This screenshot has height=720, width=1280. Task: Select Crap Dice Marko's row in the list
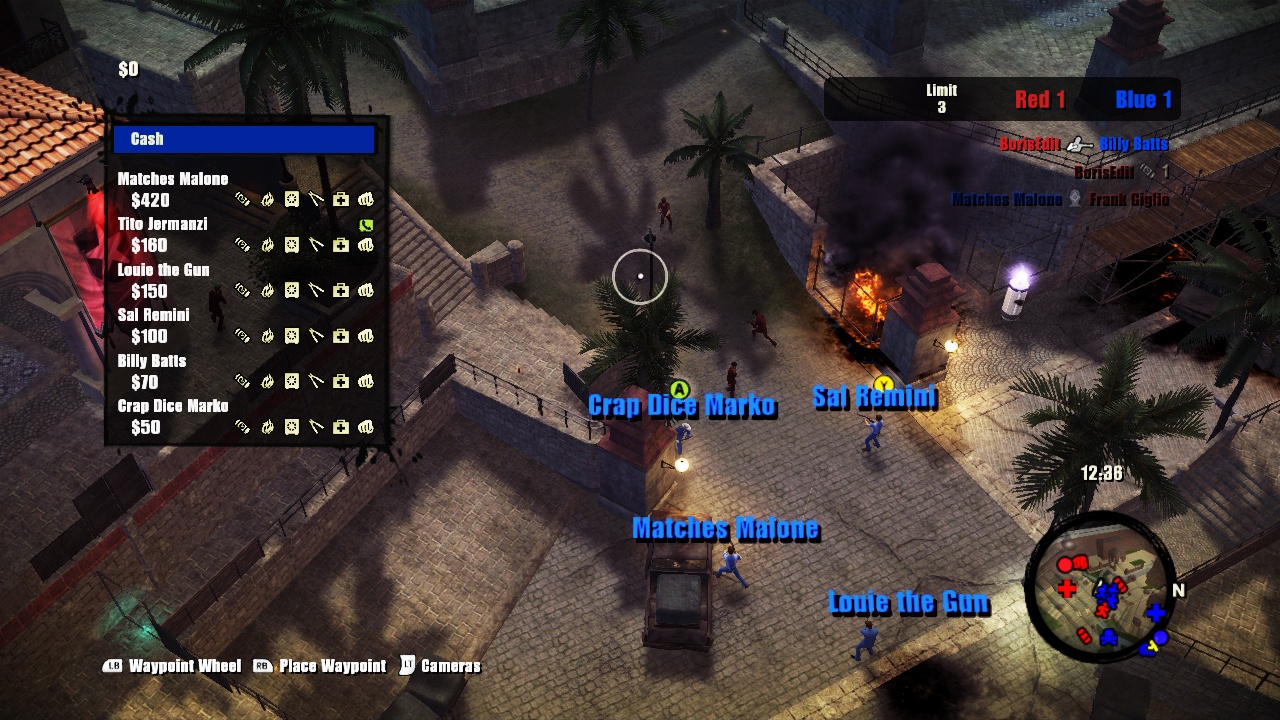point(173,406)
